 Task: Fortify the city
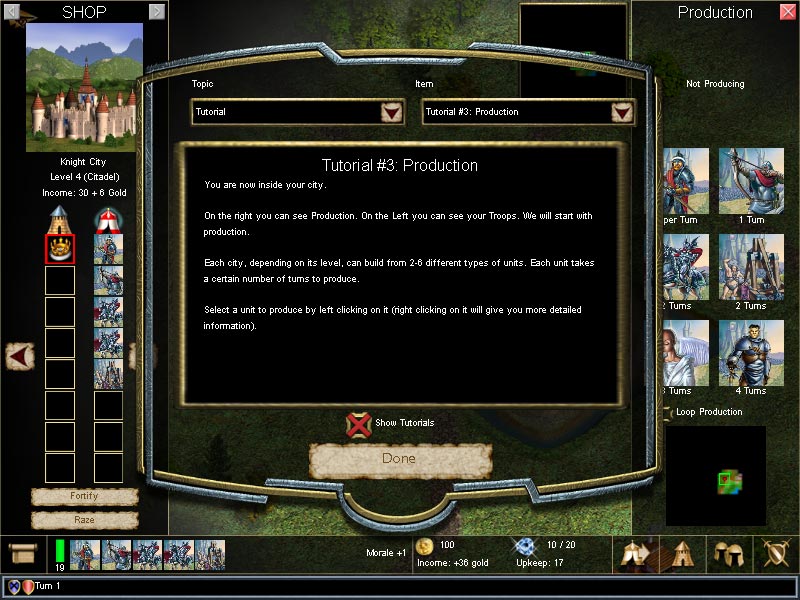pos(84,496)
